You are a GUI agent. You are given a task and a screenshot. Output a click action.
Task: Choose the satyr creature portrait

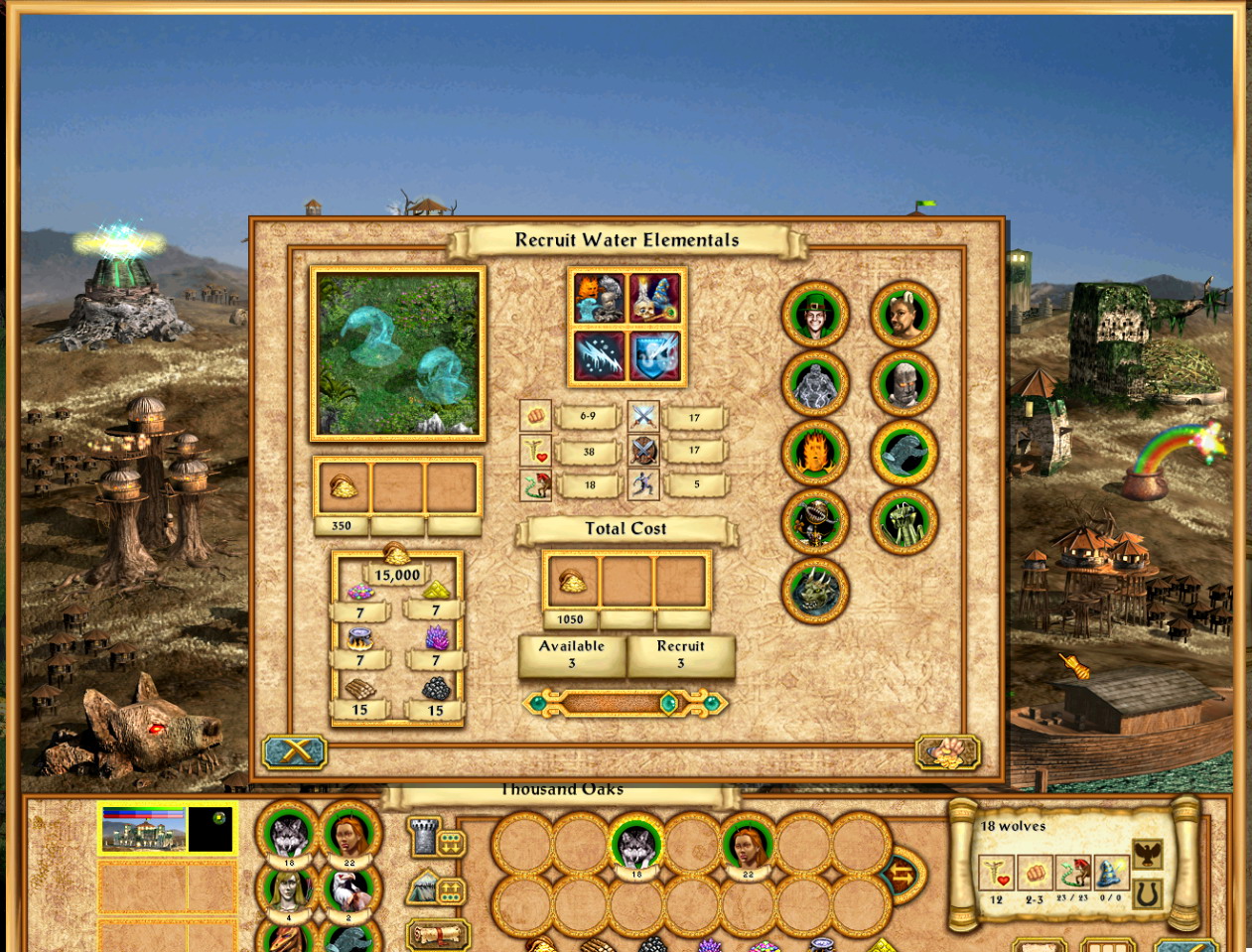904,315
